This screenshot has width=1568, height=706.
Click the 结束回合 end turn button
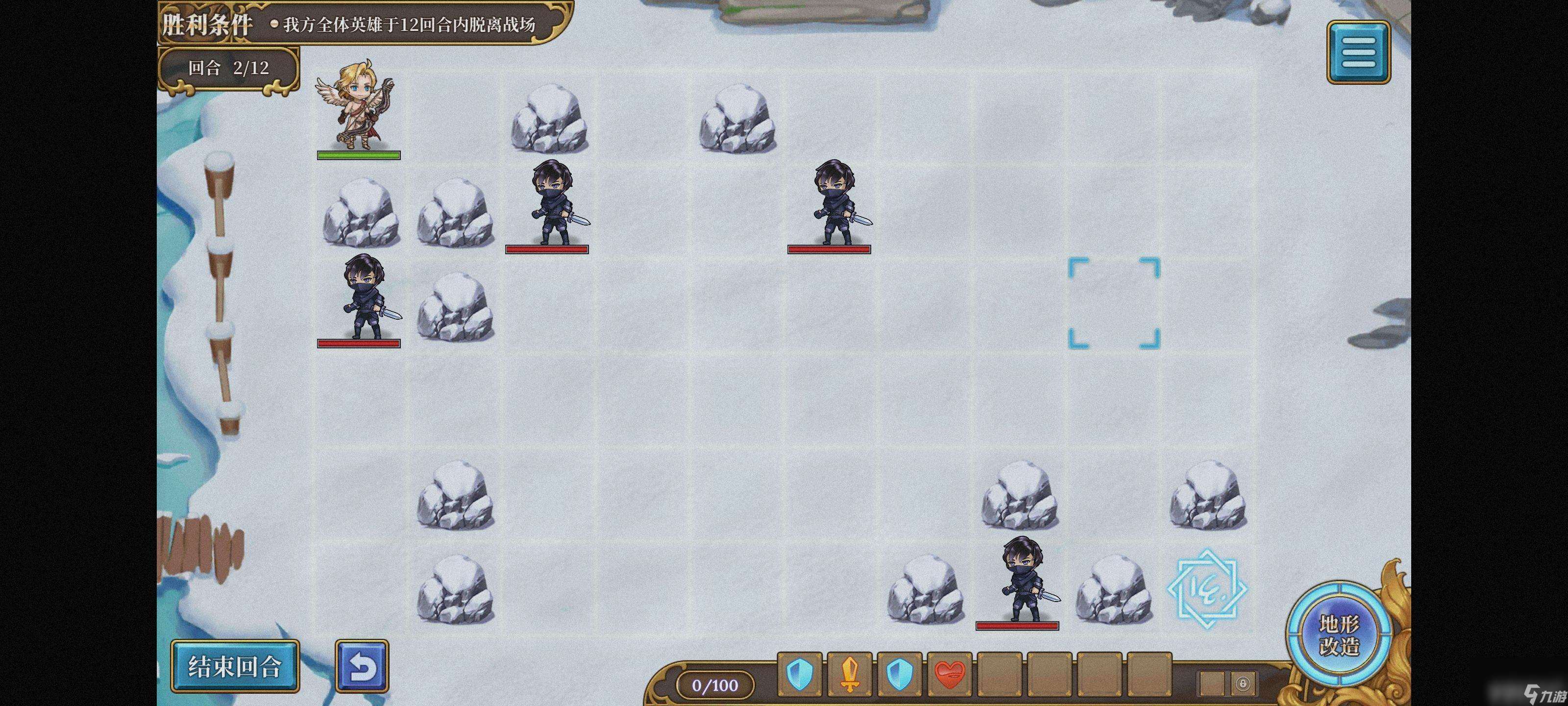235,666
